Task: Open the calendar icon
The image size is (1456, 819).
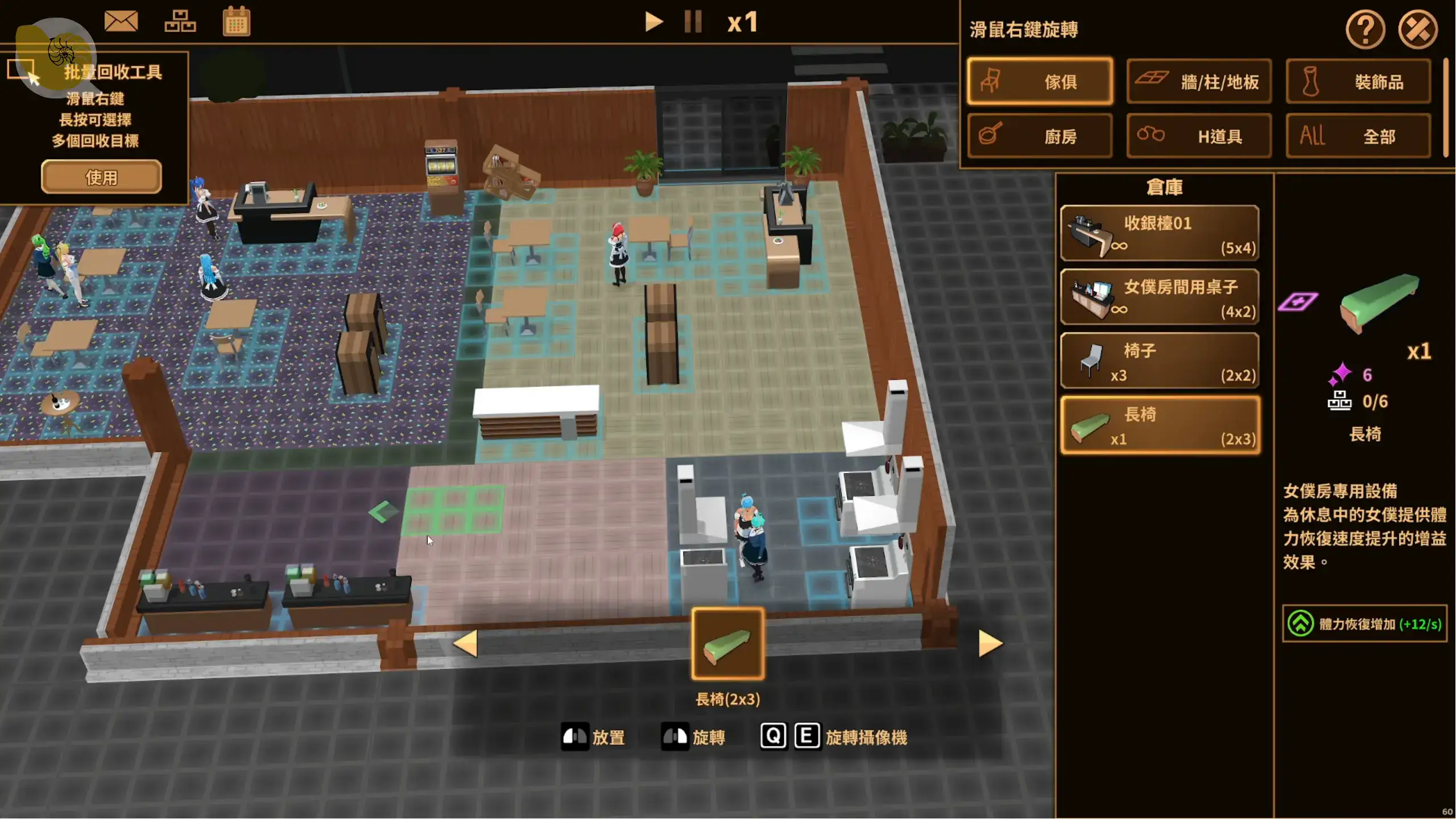Action: click(236, 22)
